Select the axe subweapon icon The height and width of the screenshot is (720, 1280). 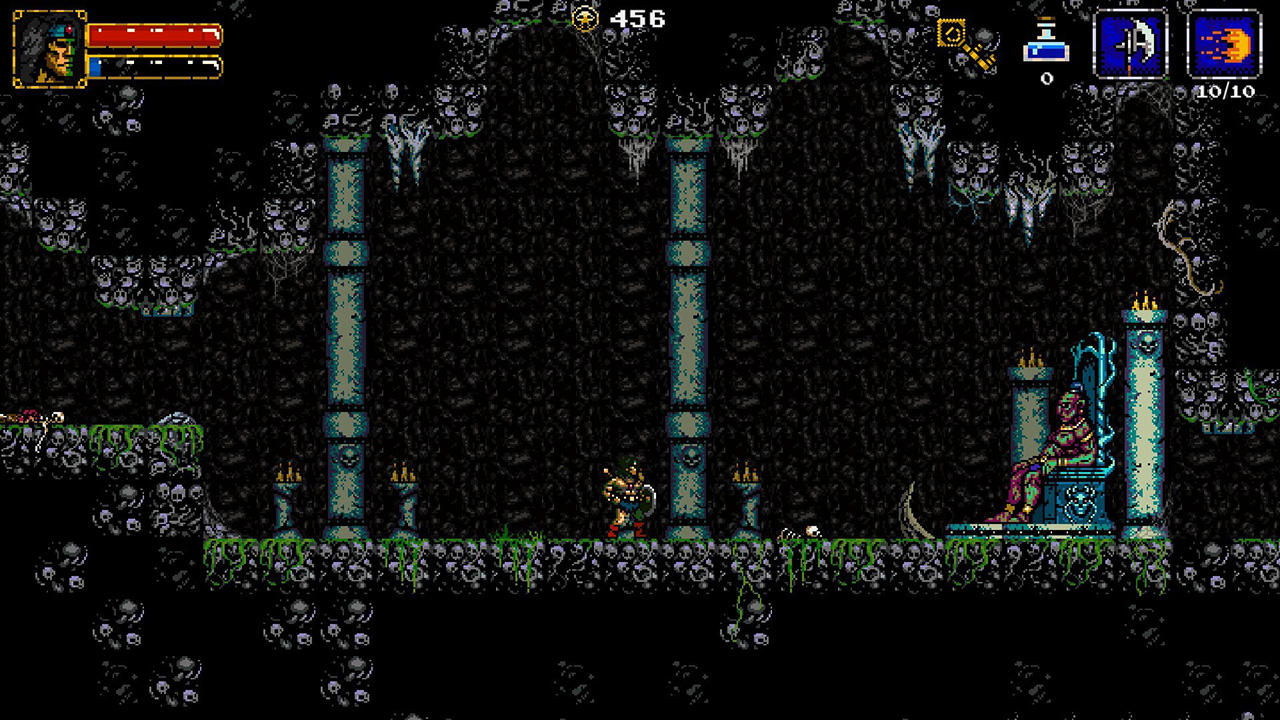pos(1133,42)
